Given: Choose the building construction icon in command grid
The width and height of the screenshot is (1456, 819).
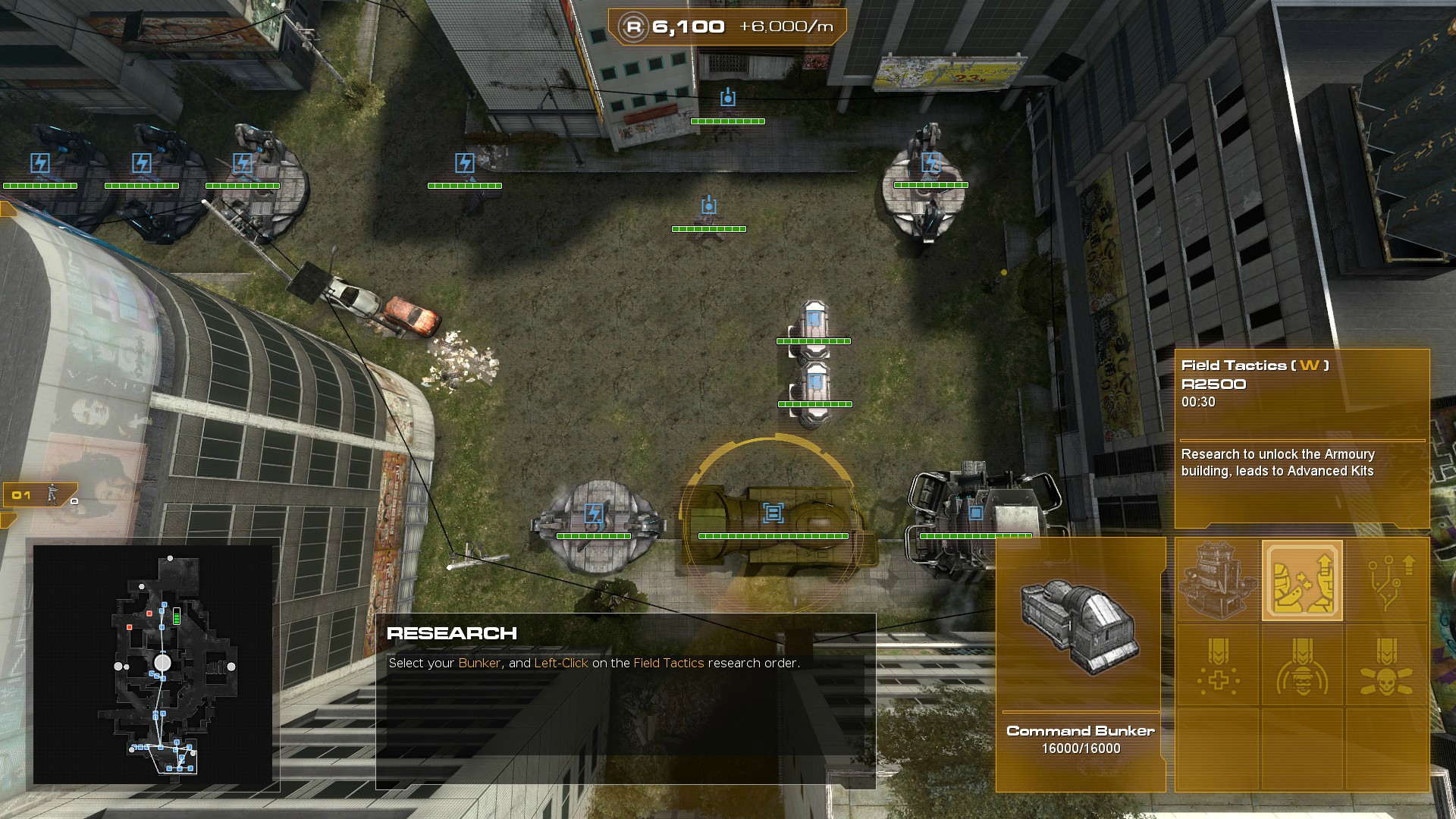Looking at the screenshot, I should [1217, 581].
